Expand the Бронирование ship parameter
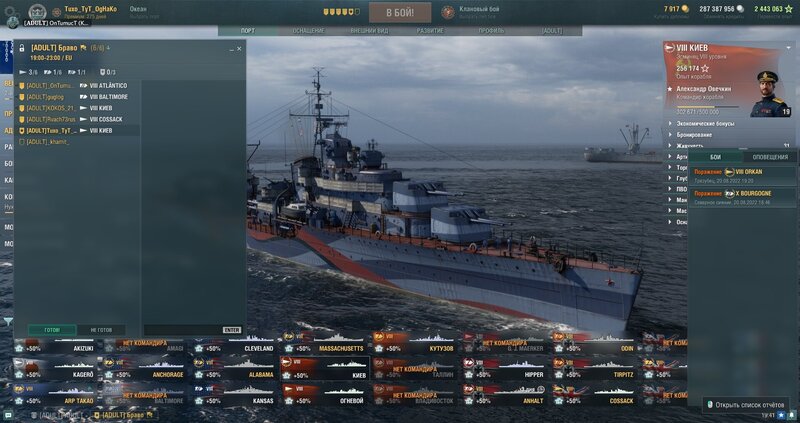This screenshot has height=423, width=800. (x=695, y=134)
